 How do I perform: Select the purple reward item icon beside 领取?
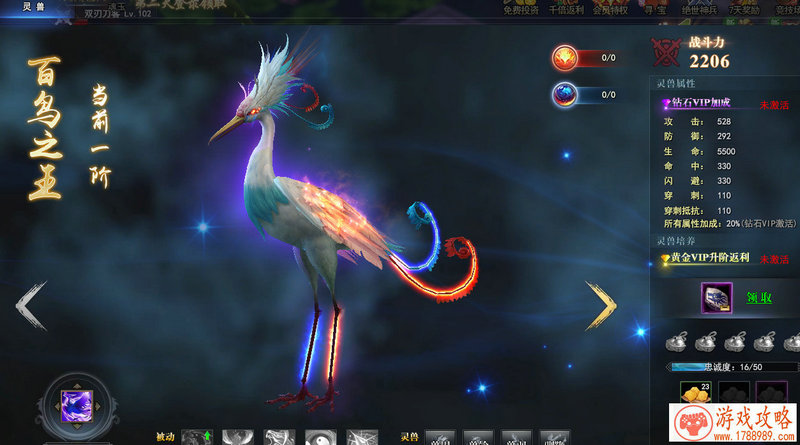click(x=715, y=298)
